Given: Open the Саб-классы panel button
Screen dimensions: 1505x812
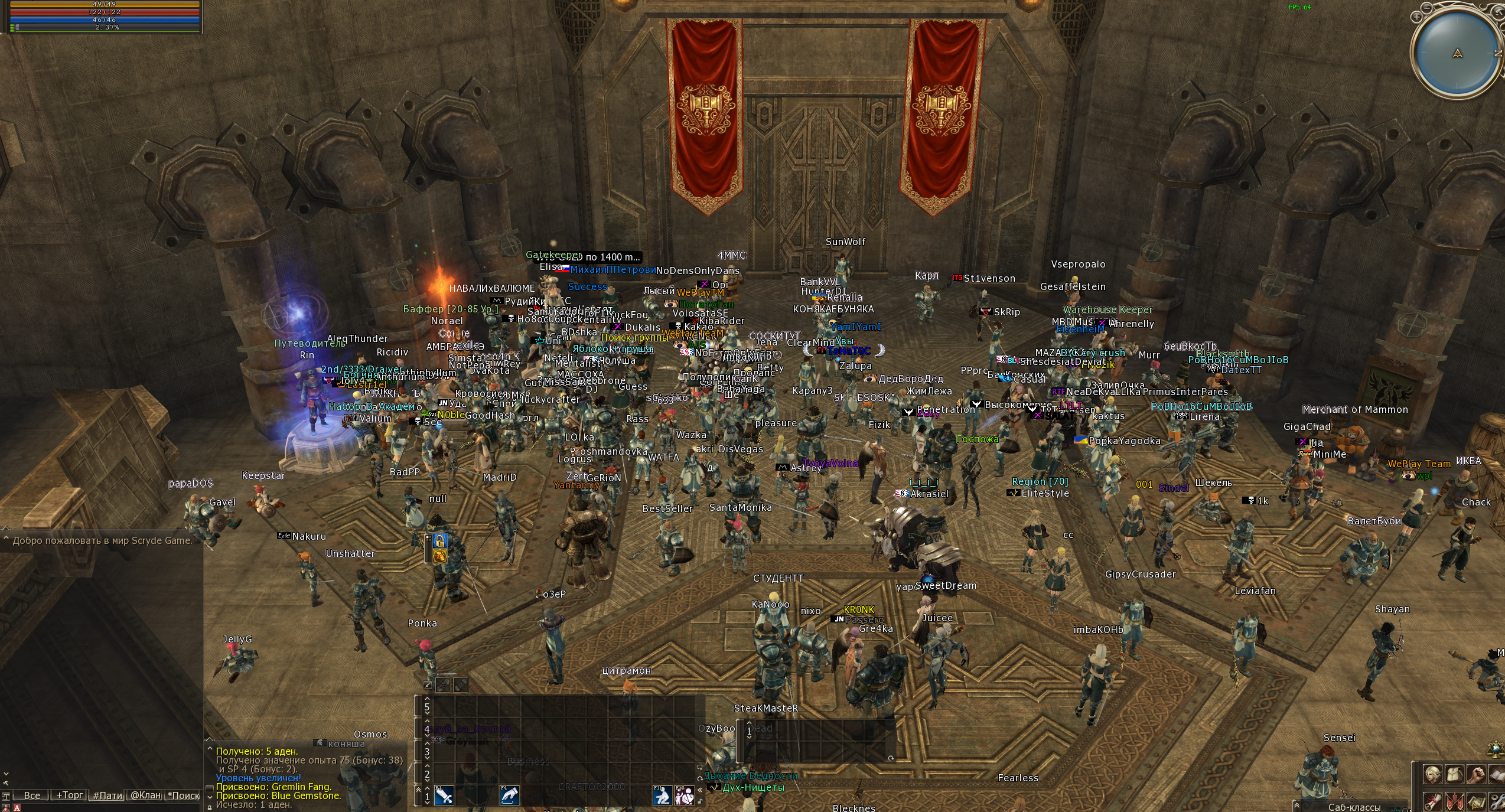Looking at the screenshot, I should click(x=1354, y=807).
